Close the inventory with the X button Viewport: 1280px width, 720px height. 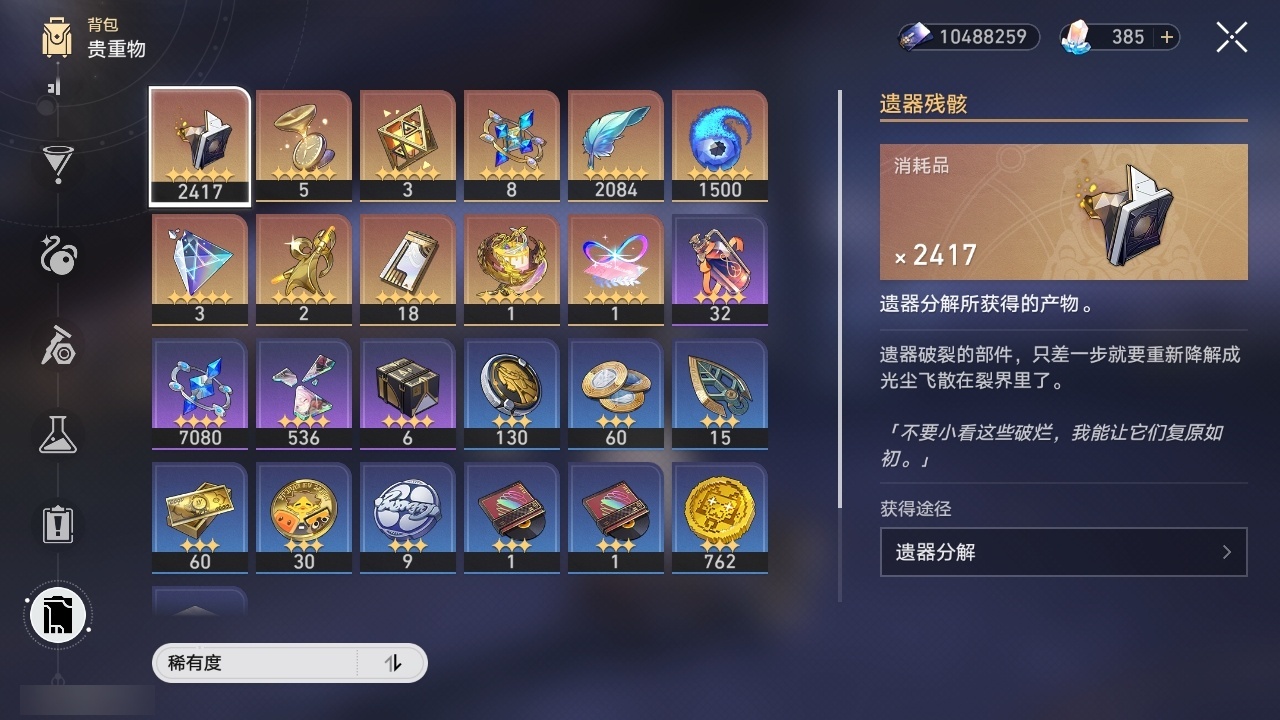click(x=1231, y=37)
